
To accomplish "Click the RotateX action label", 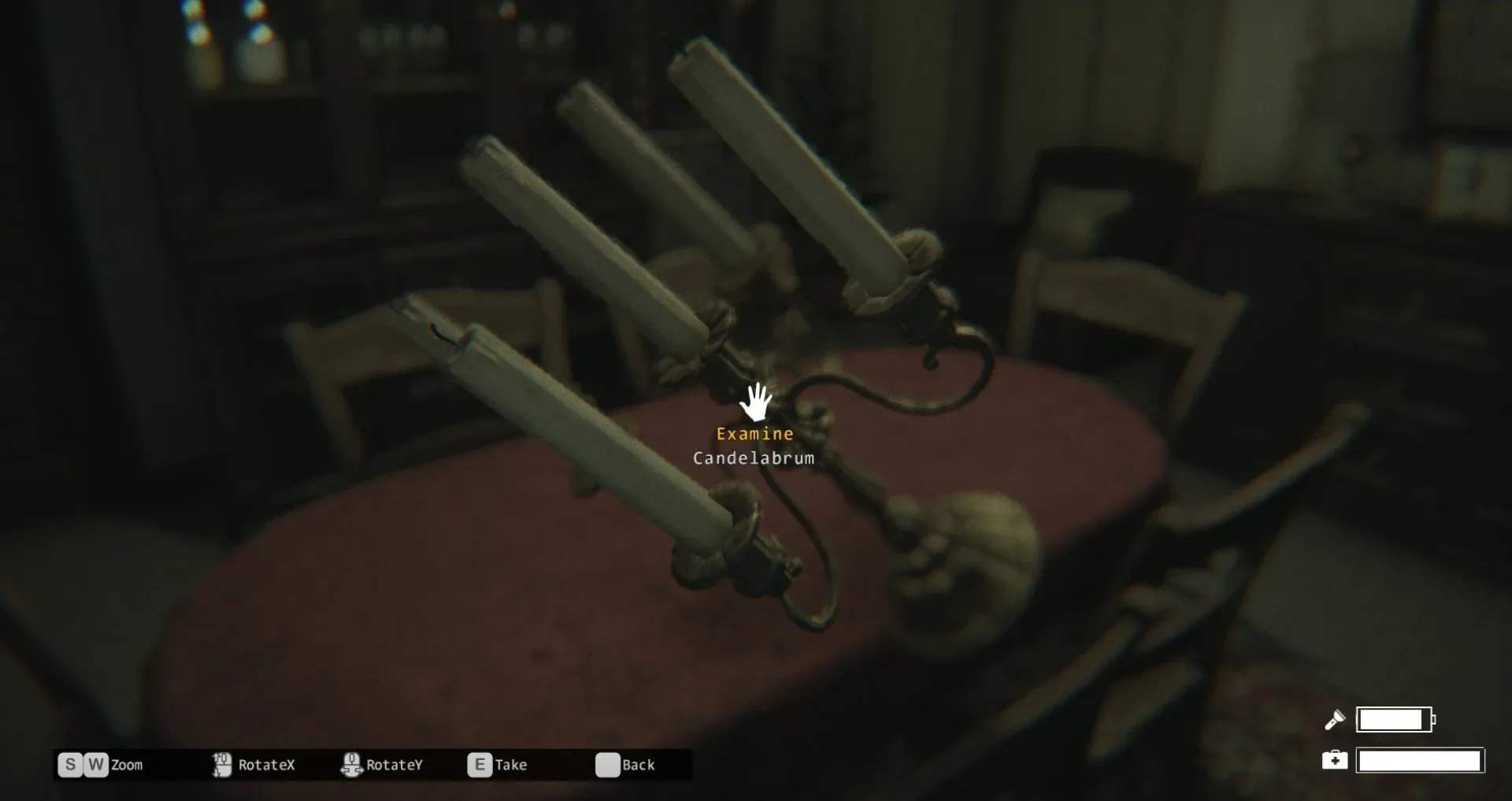I will tap(266, 764).
